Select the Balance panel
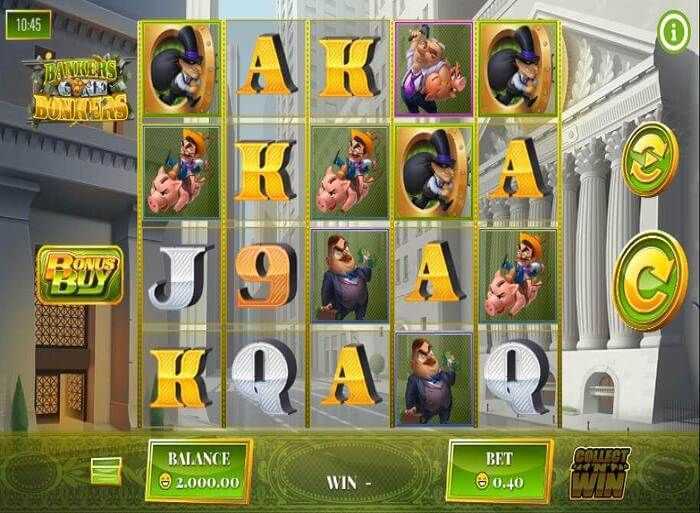This screenshot has height=513, width=700. click(199, 470)
